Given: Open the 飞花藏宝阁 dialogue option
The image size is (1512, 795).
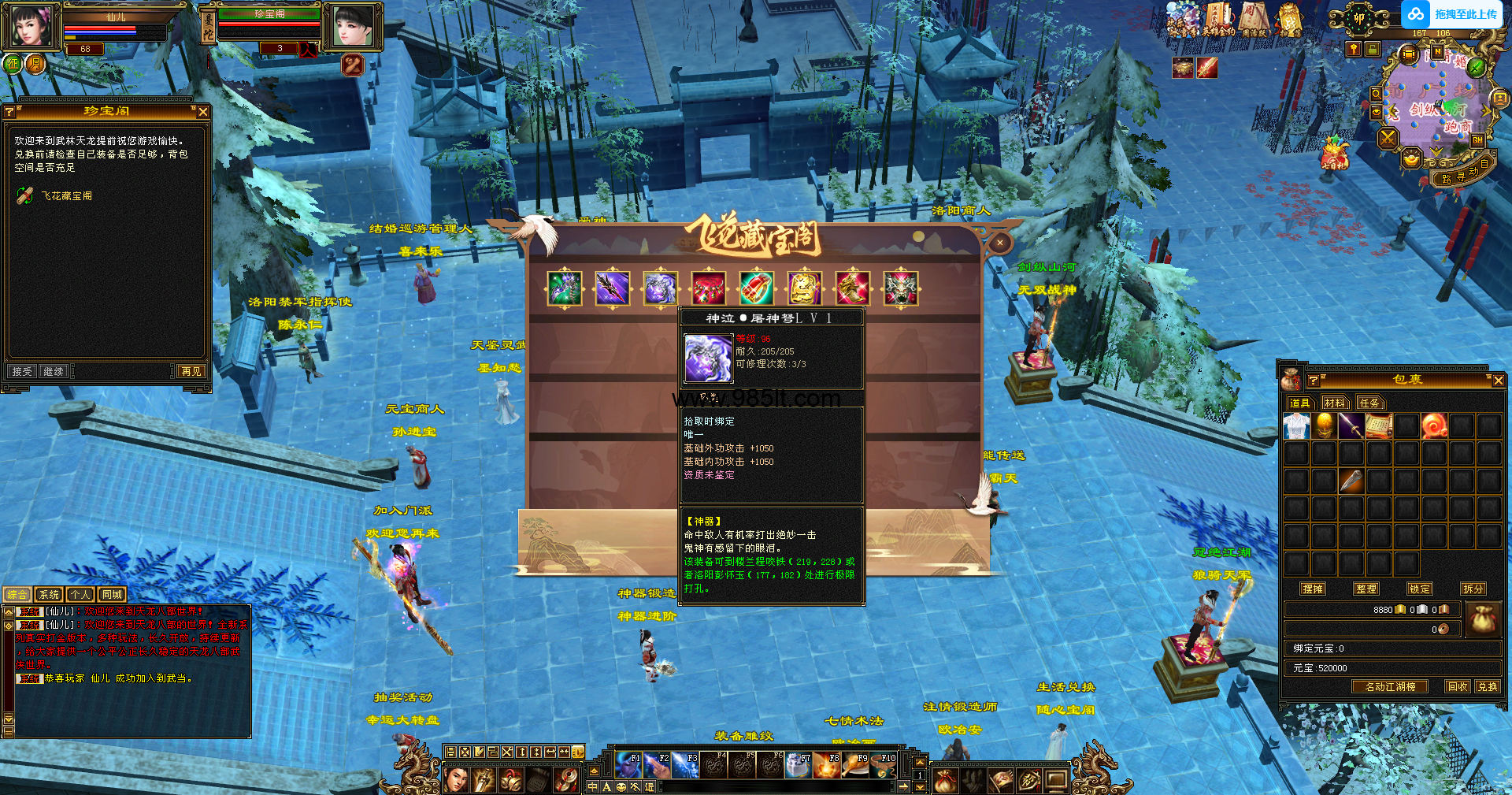Looking at the screenshot, I should [66, 196].
